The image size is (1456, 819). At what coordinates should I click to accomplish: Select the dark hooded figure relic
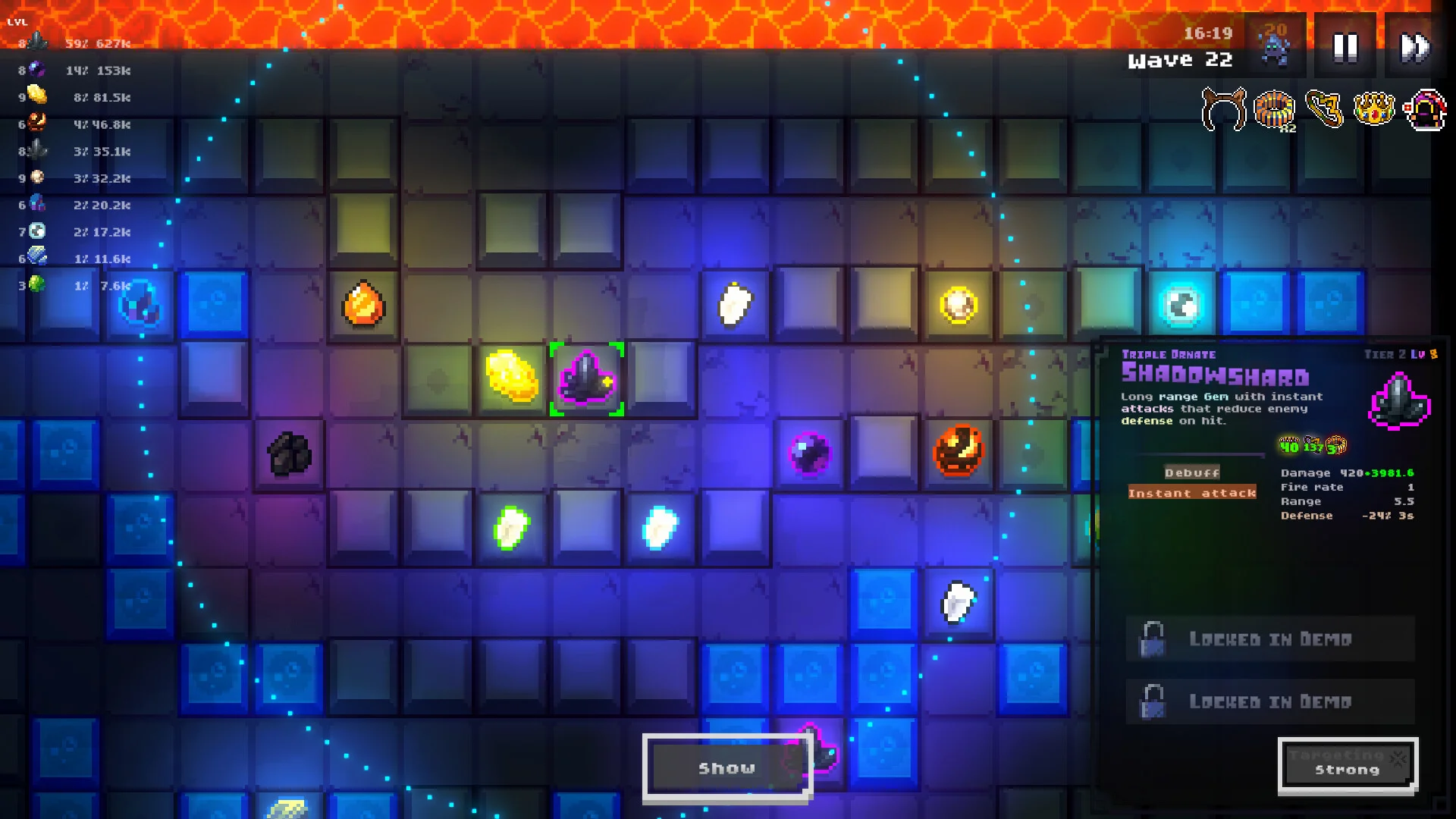coord(1426,110)
